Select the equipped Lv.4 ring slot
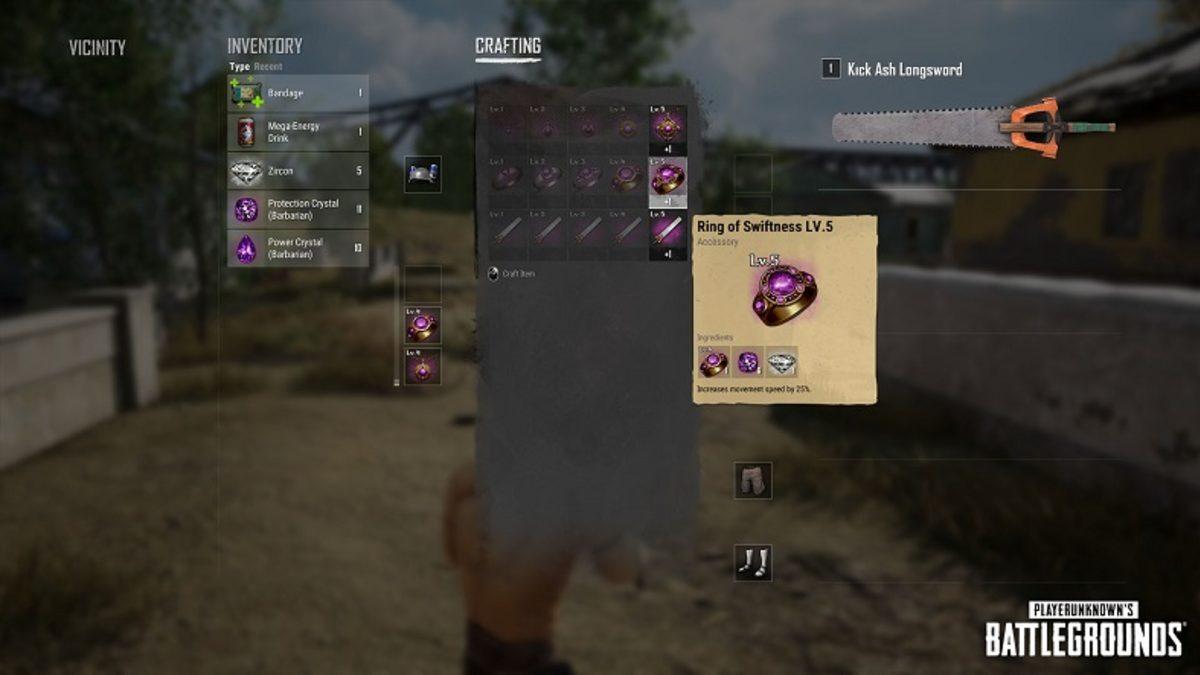Screen dimensions: 1200x675 tap(423, 326)
